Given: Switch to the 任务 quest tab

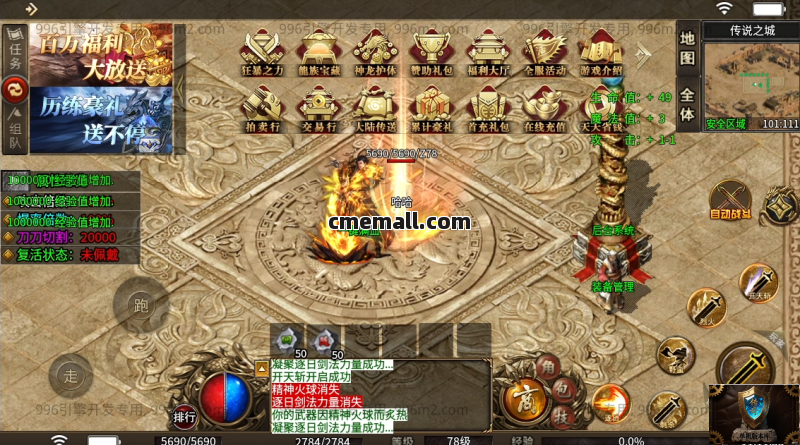Looking at the screenshot, I should pyautogui.click(x=15, y=50).
